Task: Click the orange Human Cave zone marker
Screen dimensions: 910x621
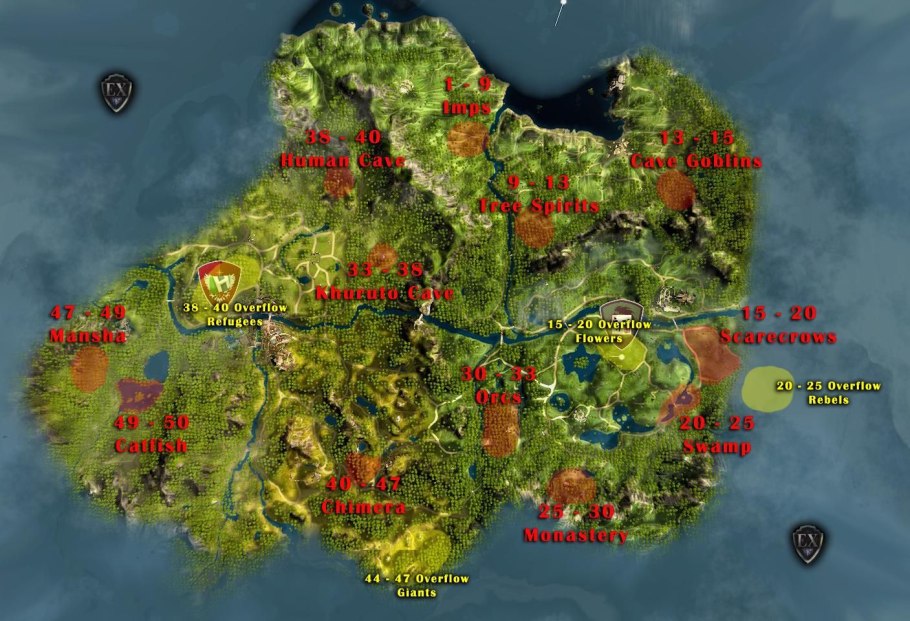Action: pos(339,181)
